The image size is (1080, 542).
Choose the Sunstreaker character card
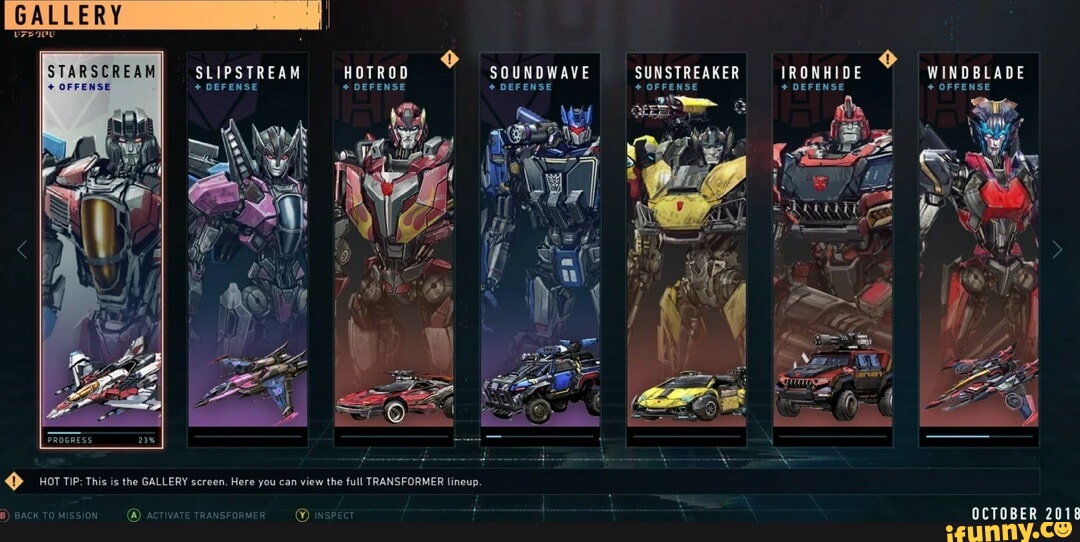pyautogui.click(x=686, y=250)
